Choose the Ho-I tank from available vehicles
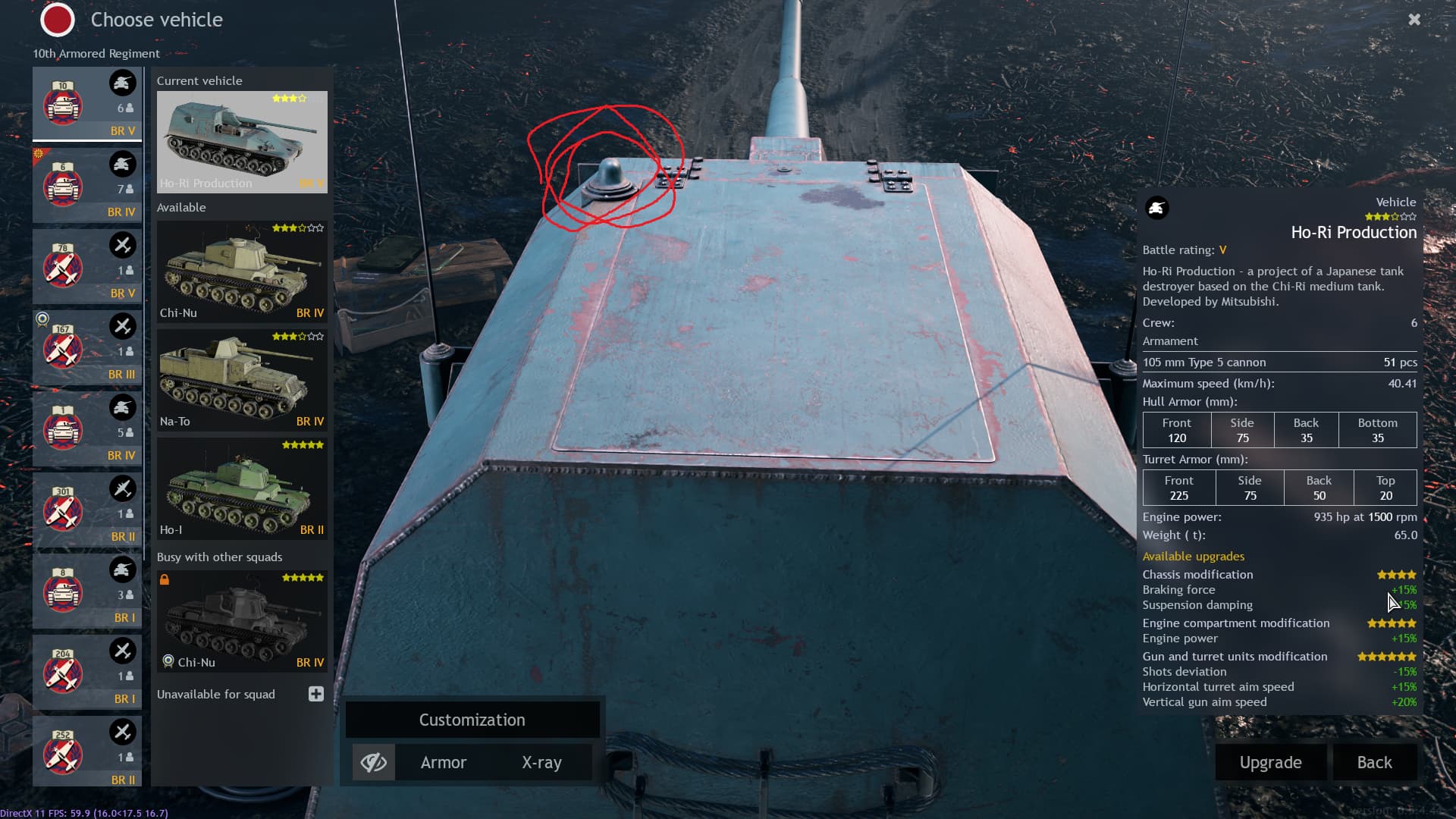Screen dimensions: 1456x819 coord(242,488)
